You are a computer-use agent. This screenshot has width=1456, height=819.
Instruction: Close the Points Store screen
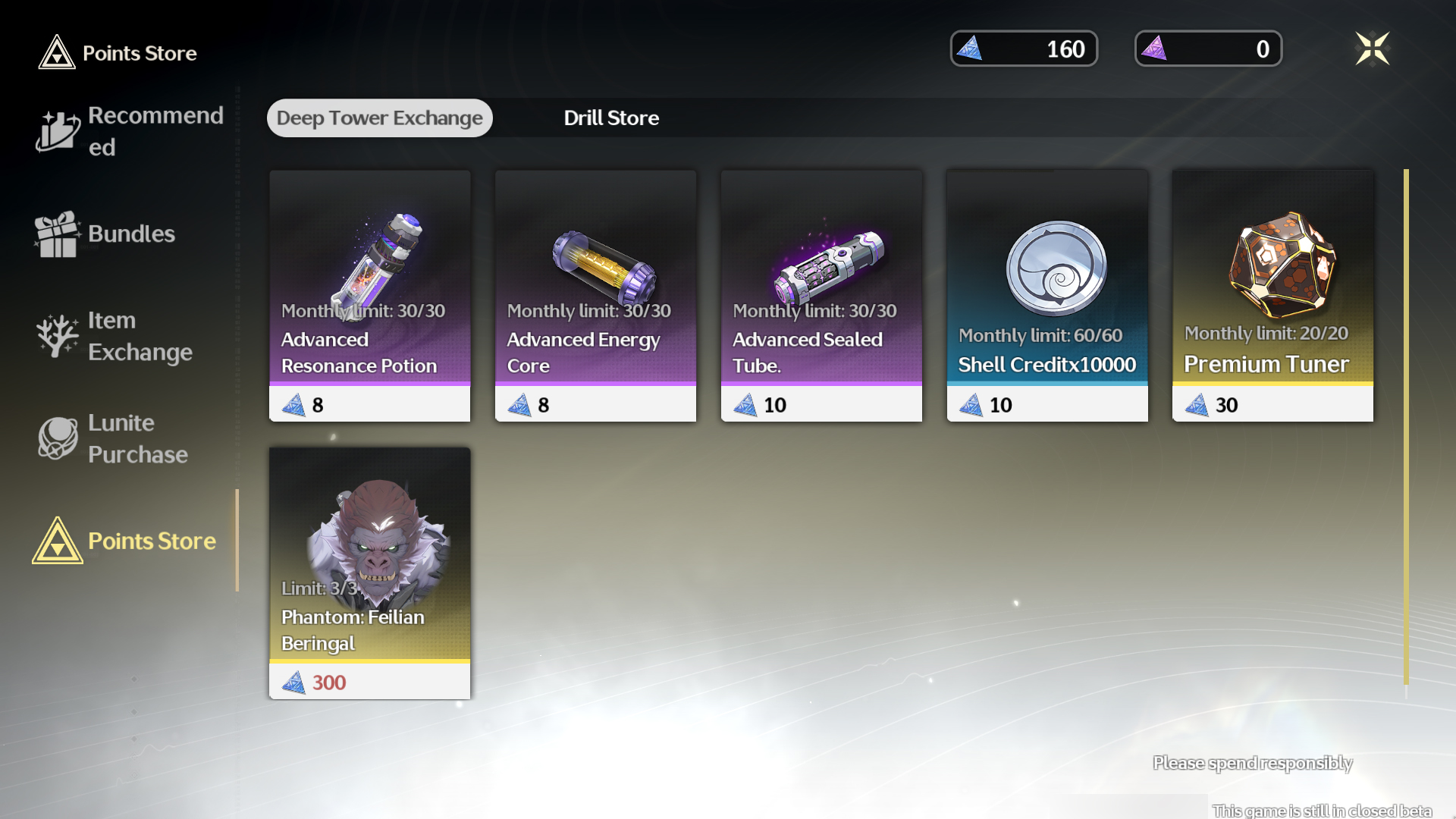click(1372, 49)
